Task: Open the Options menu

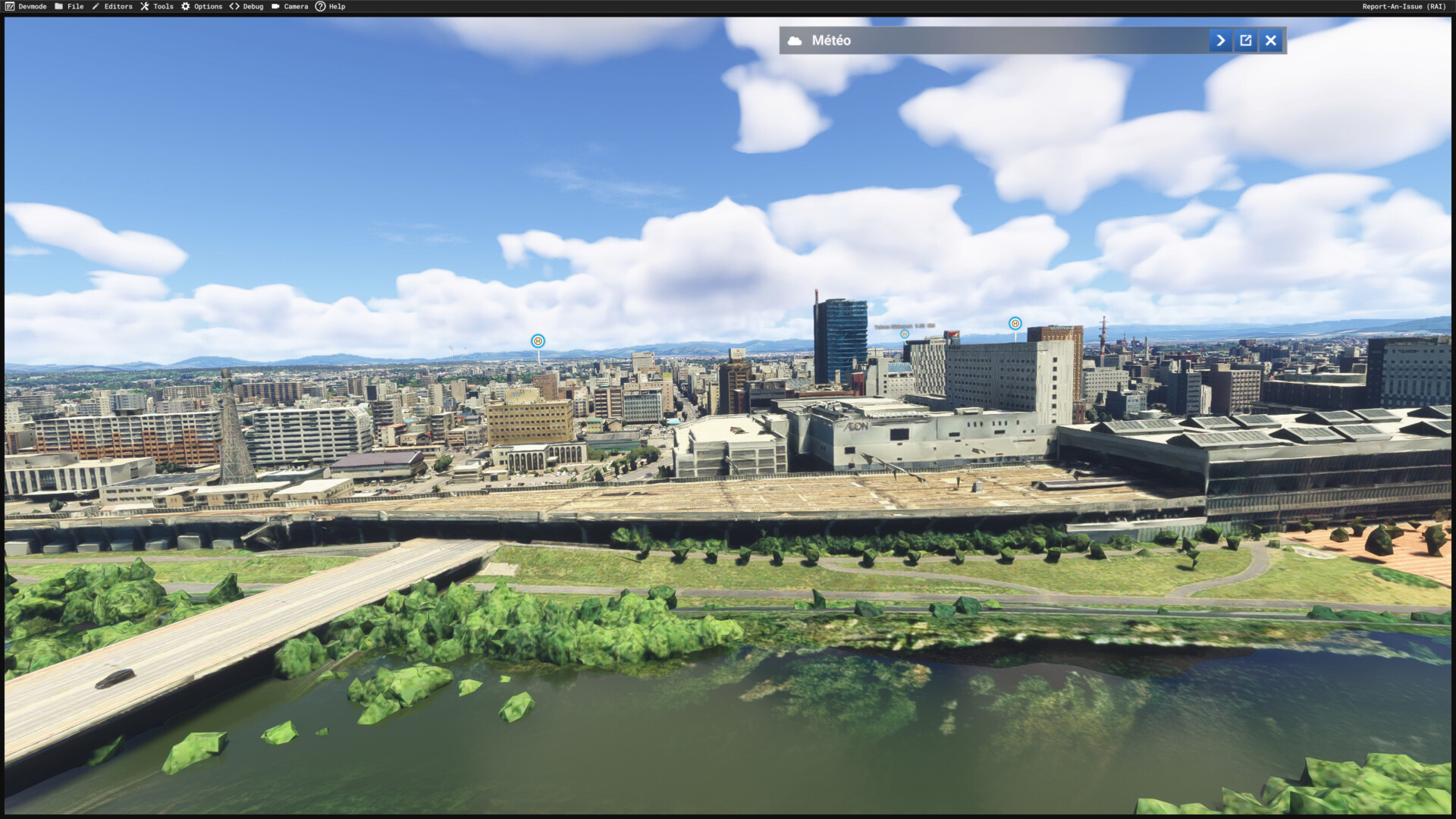Action: [x=202, y=7]
